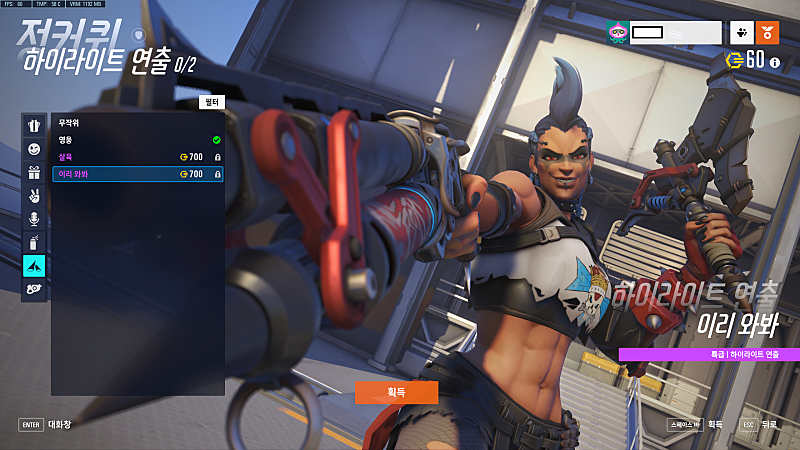Select the 살육 highlight intro for 700 coins

pyautogui.click(x=137, y=157)
